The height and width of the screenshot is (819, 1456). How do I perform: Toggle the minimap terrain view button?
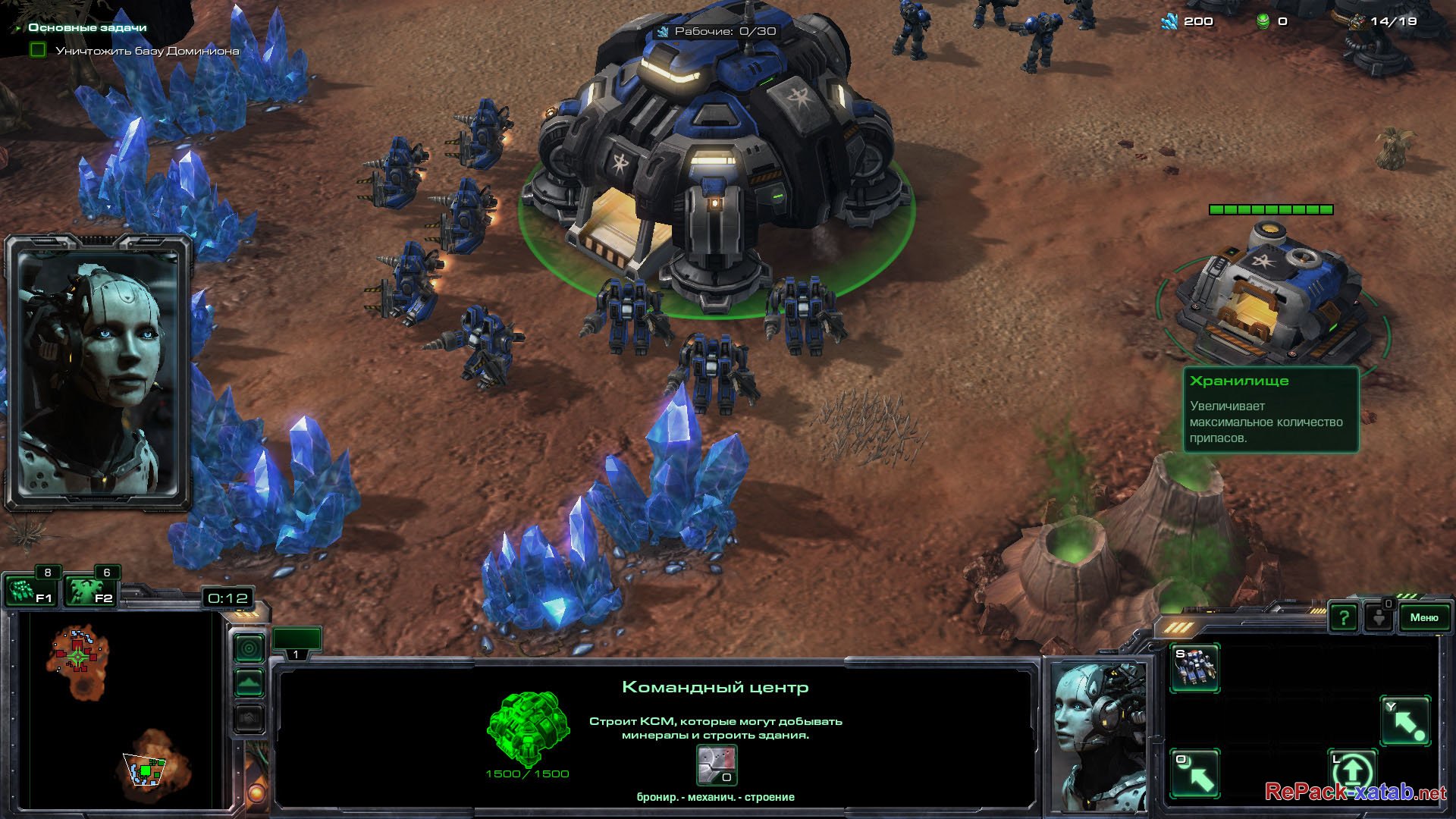(x=249, y=682)
